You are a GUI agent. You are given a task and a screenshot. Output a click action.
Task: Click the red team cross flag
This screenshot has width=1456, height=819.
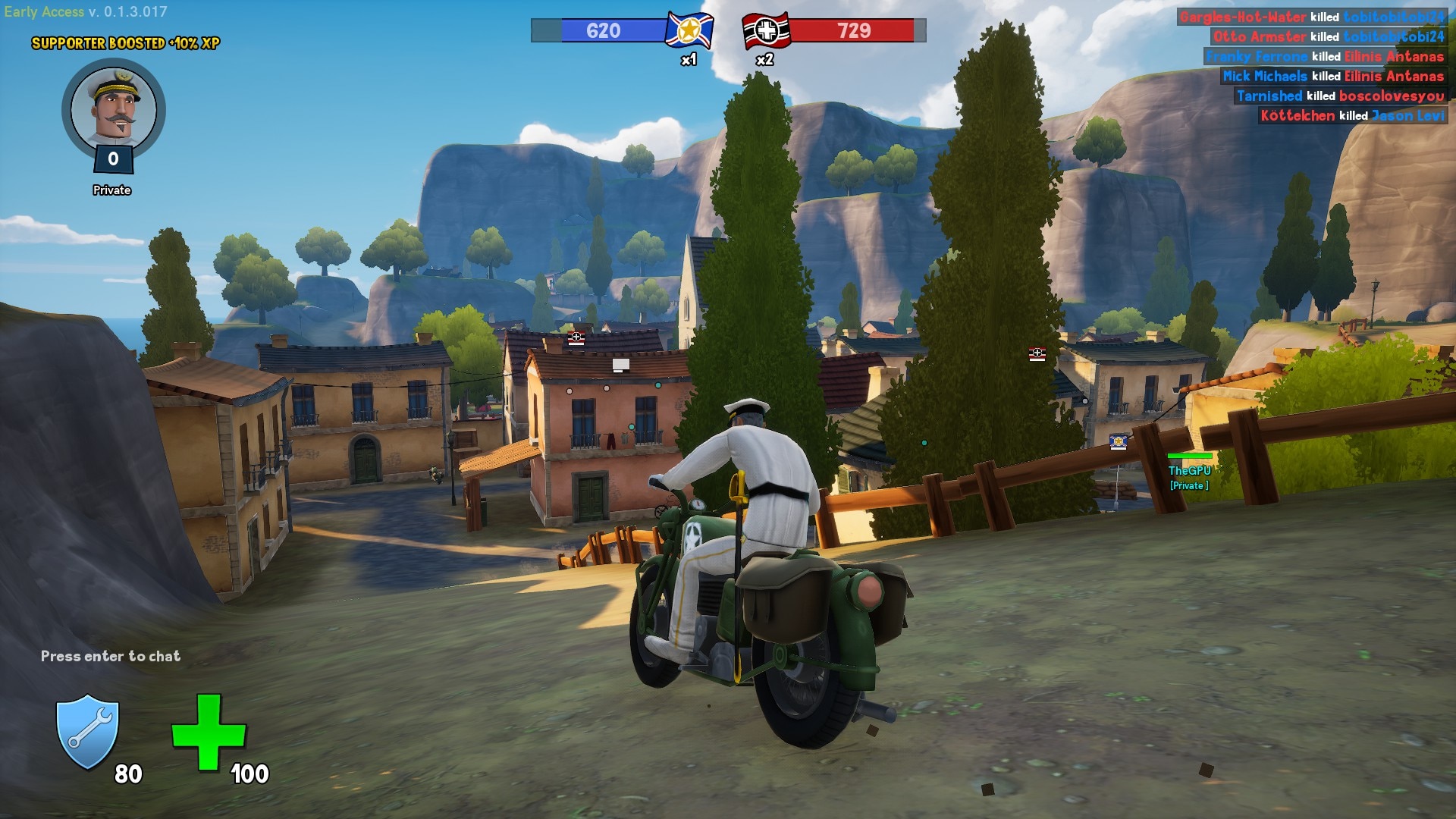pyautogui.click(x=766, y=31)
